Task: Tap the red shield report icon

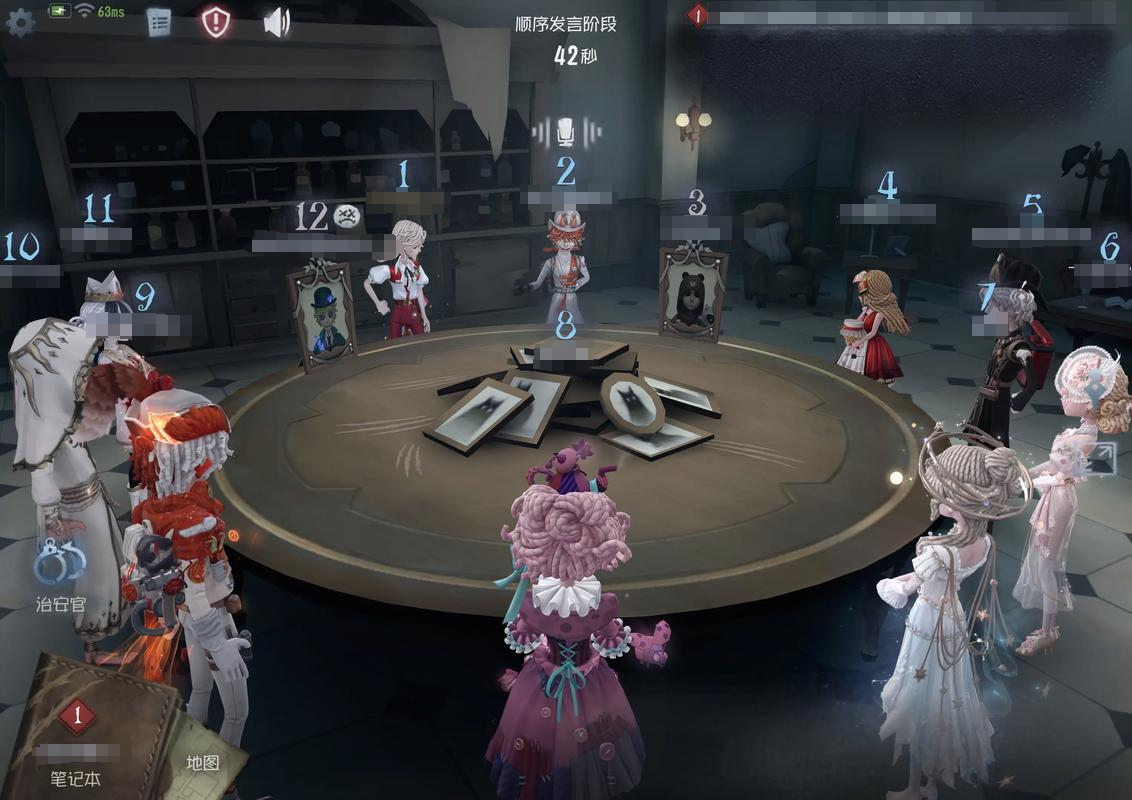Action: [216, 21]
